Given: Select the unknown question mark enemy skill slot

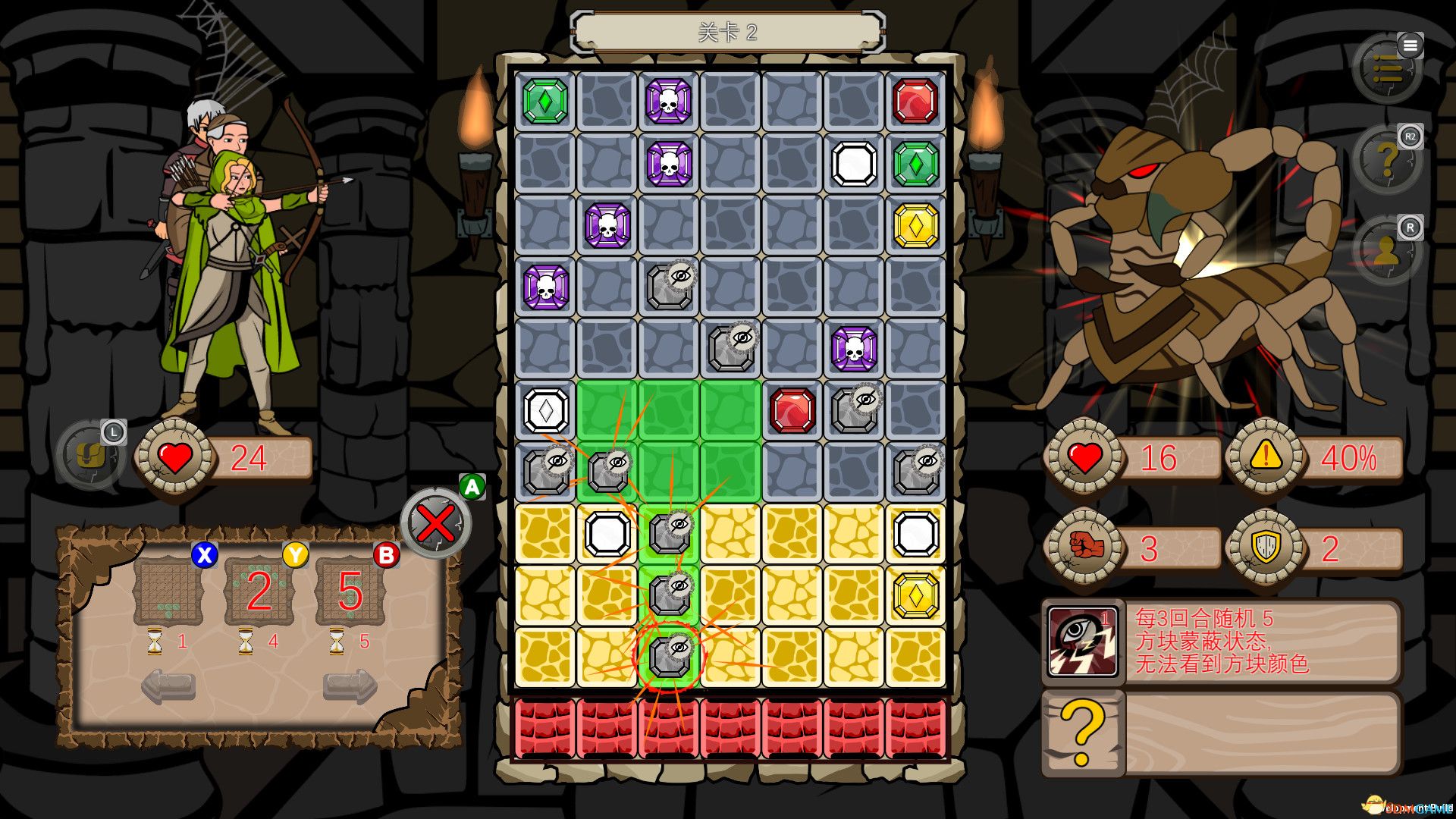Looking at the screenshot, I should pyautogui.click(x=1082, y=733).
